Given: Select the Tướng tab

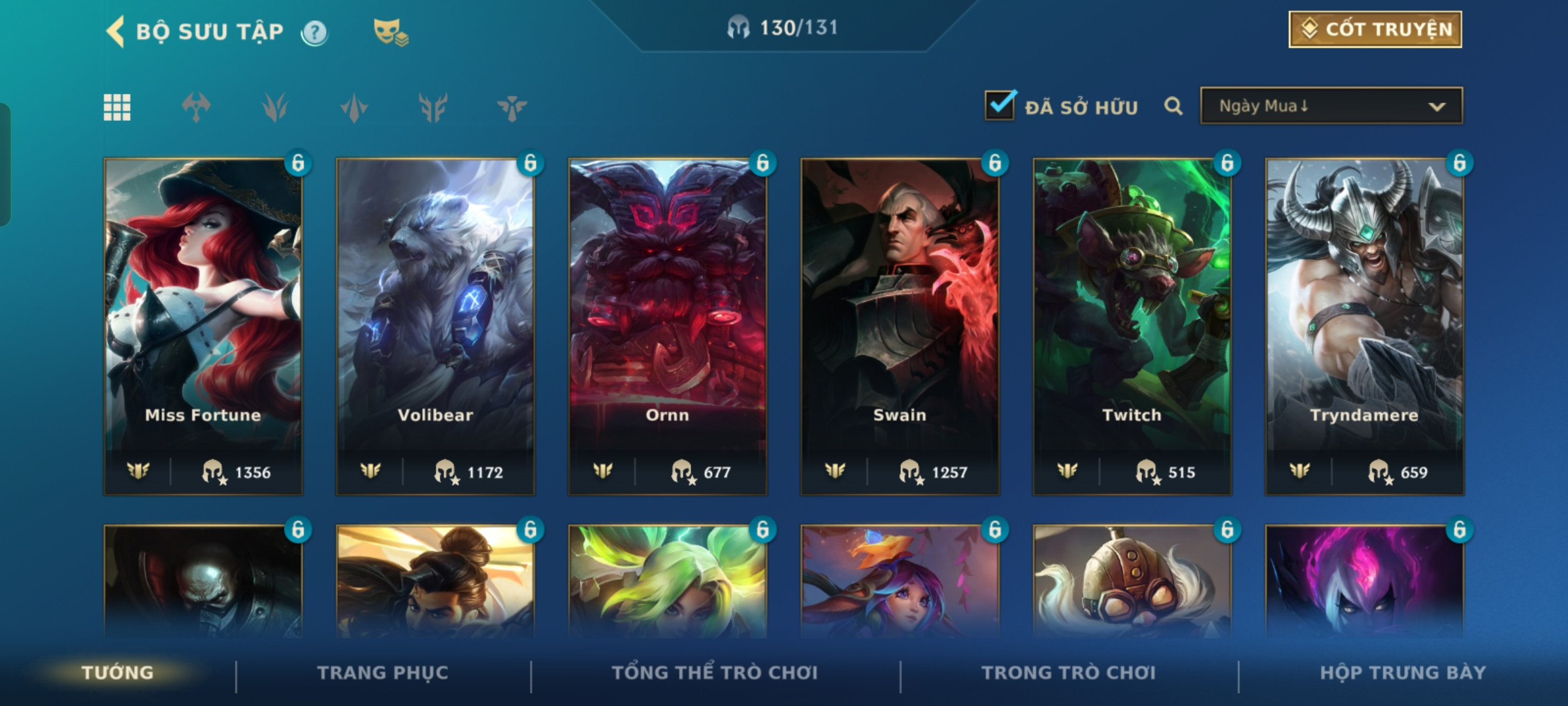Looking at the screenshot, I should (118, 673).
